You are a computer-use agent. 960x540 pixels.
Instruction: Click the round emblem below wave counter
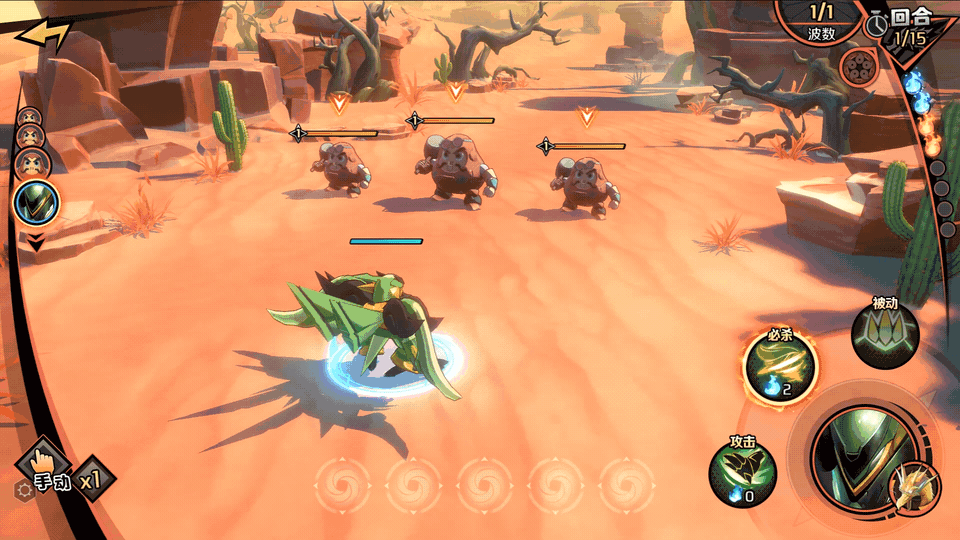click(x=857, y=68)
